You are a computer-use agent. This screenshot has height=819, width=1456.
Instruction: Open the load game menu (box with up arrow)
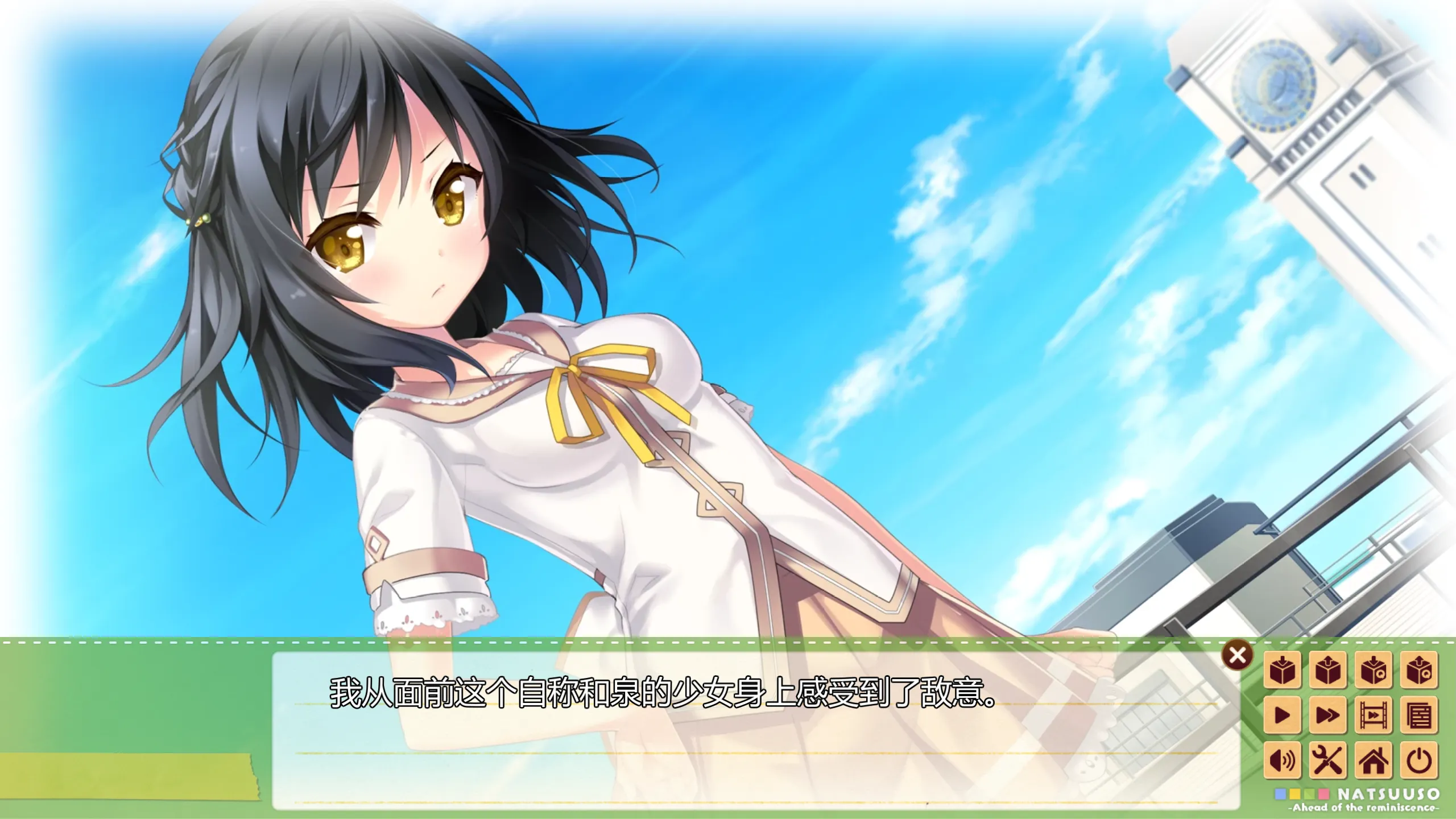pyautogui.click(x=1327, y=669)
